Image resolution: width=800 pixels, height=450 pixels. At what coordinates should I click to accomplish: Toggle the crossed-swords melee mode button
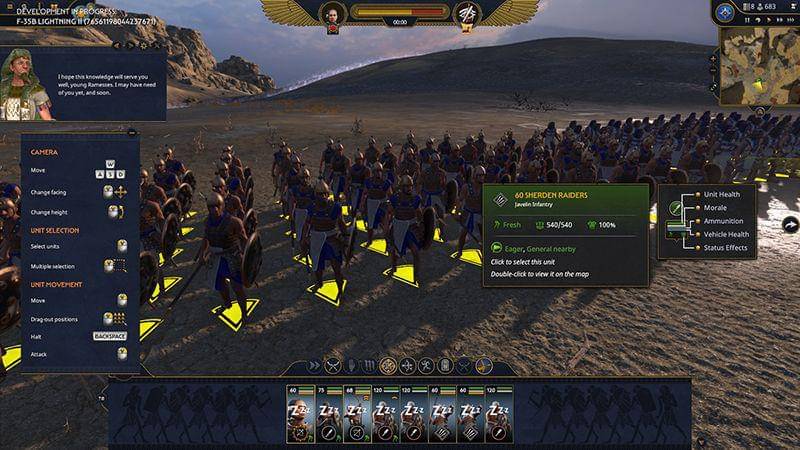click(x=334, y=366)
